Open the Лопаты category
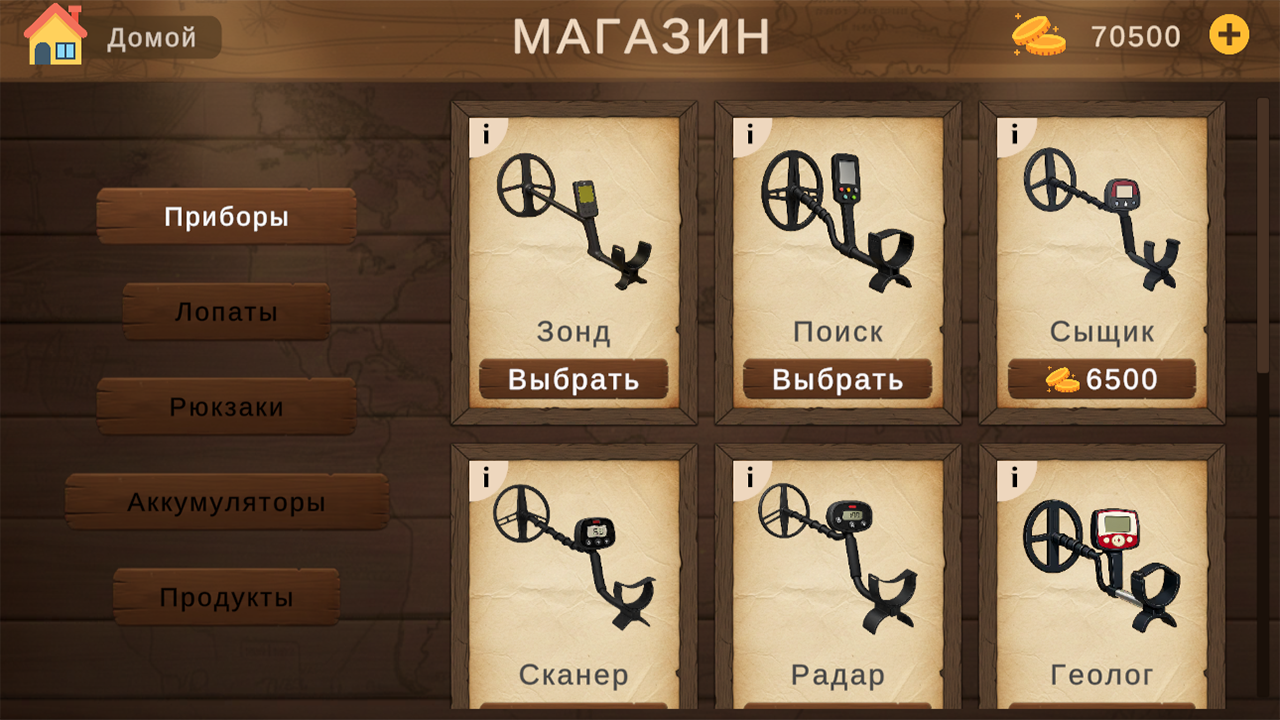 (225, 311)
